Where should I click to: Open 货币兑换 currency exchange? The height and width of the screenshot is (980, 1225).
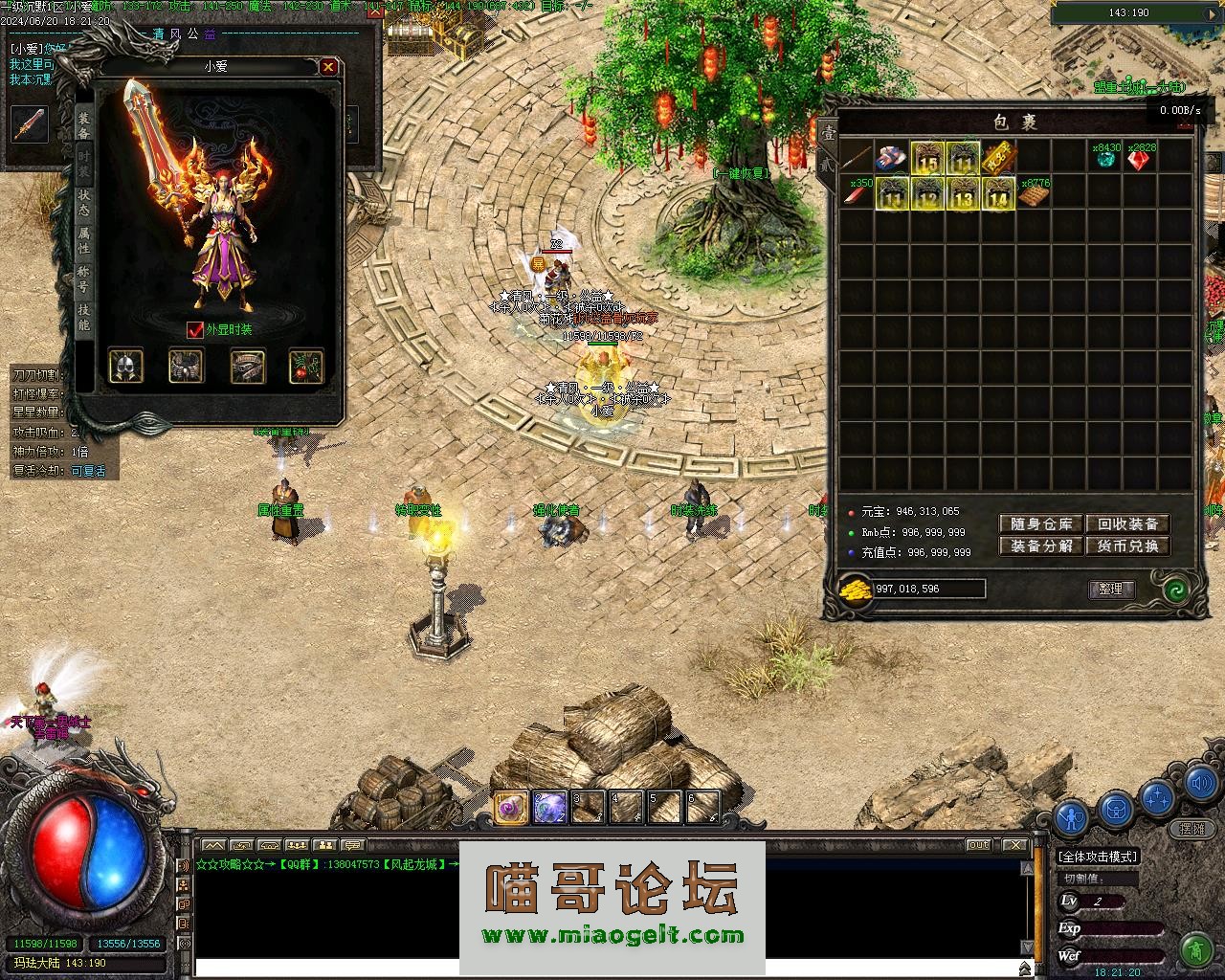[x=1127, y=546]
